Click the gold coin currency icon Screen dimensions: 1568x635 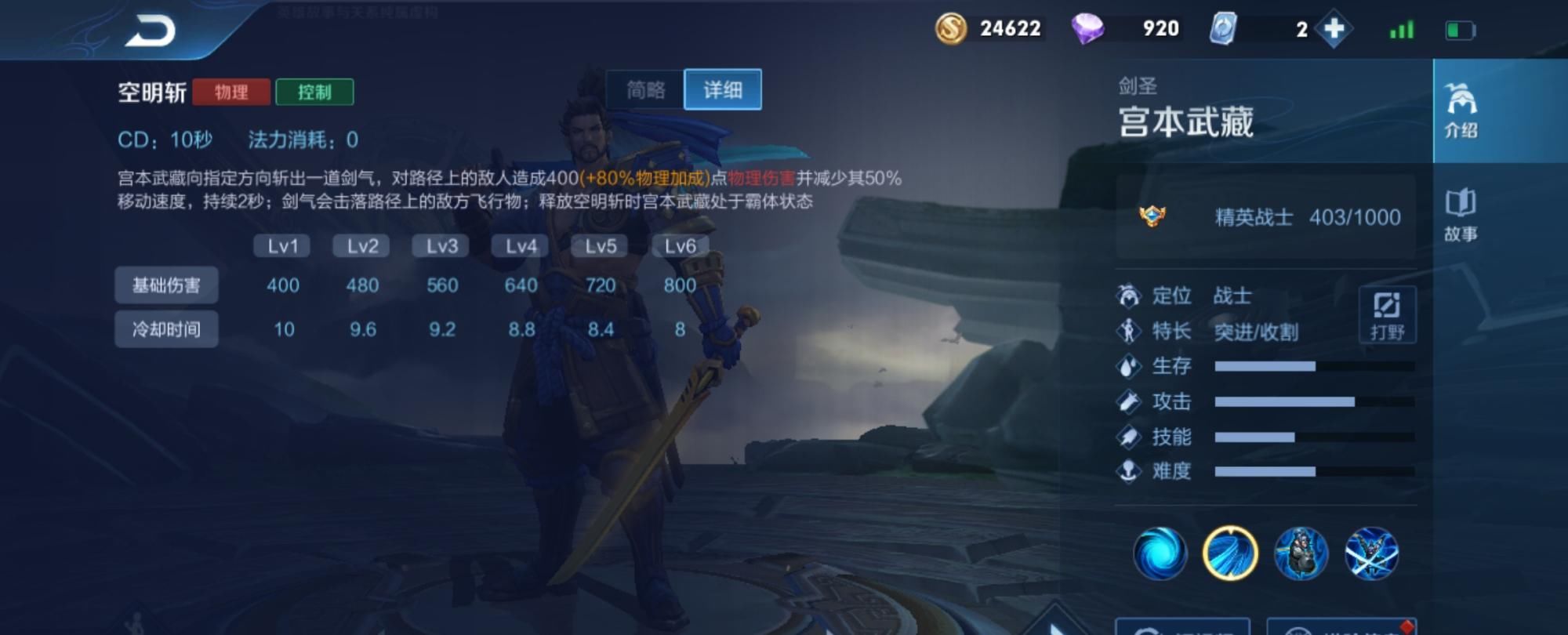(x=951, y=29)
